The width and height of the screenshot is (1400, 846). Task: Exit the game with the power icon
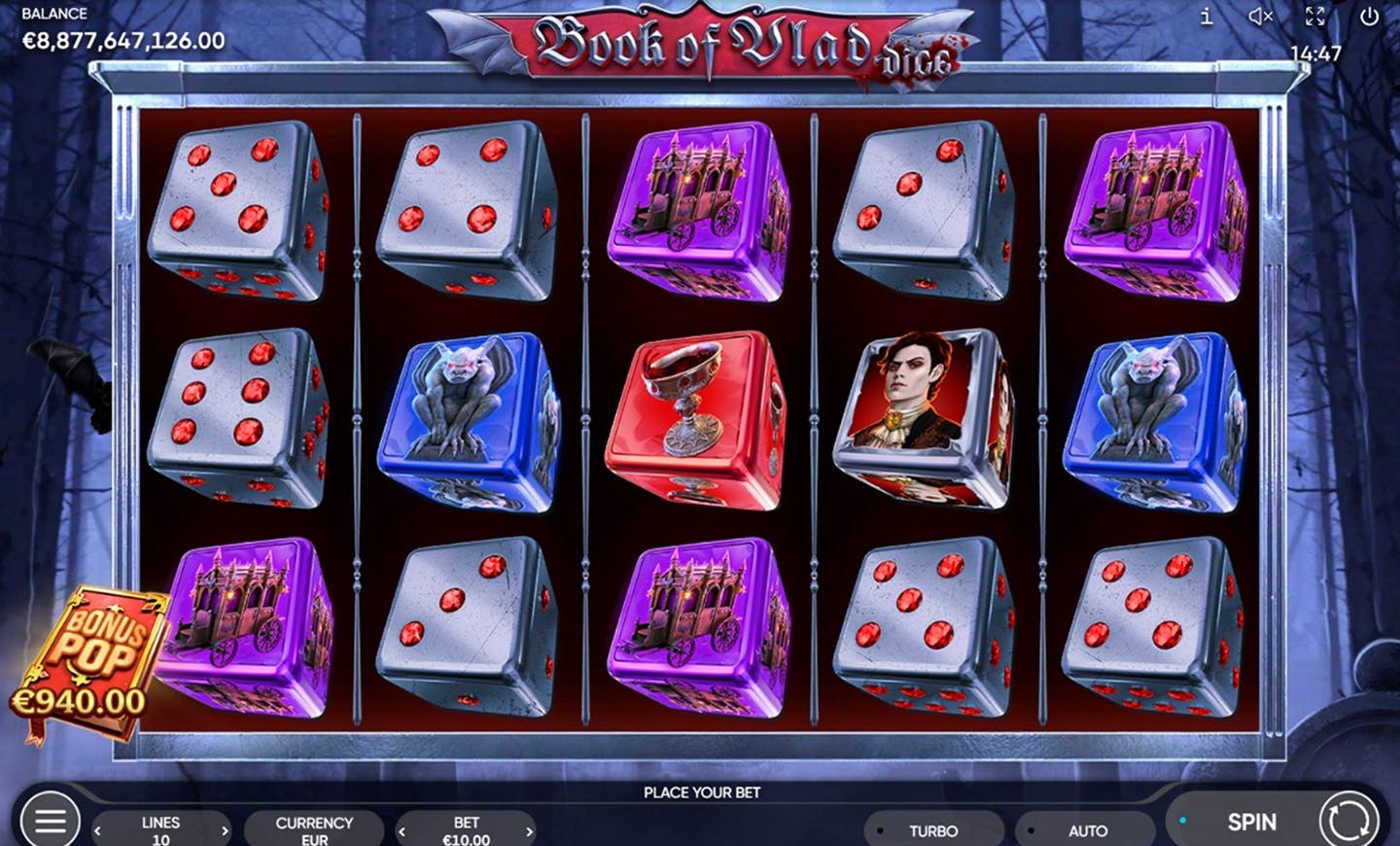pyautogui.click(x=1369, y=17)
